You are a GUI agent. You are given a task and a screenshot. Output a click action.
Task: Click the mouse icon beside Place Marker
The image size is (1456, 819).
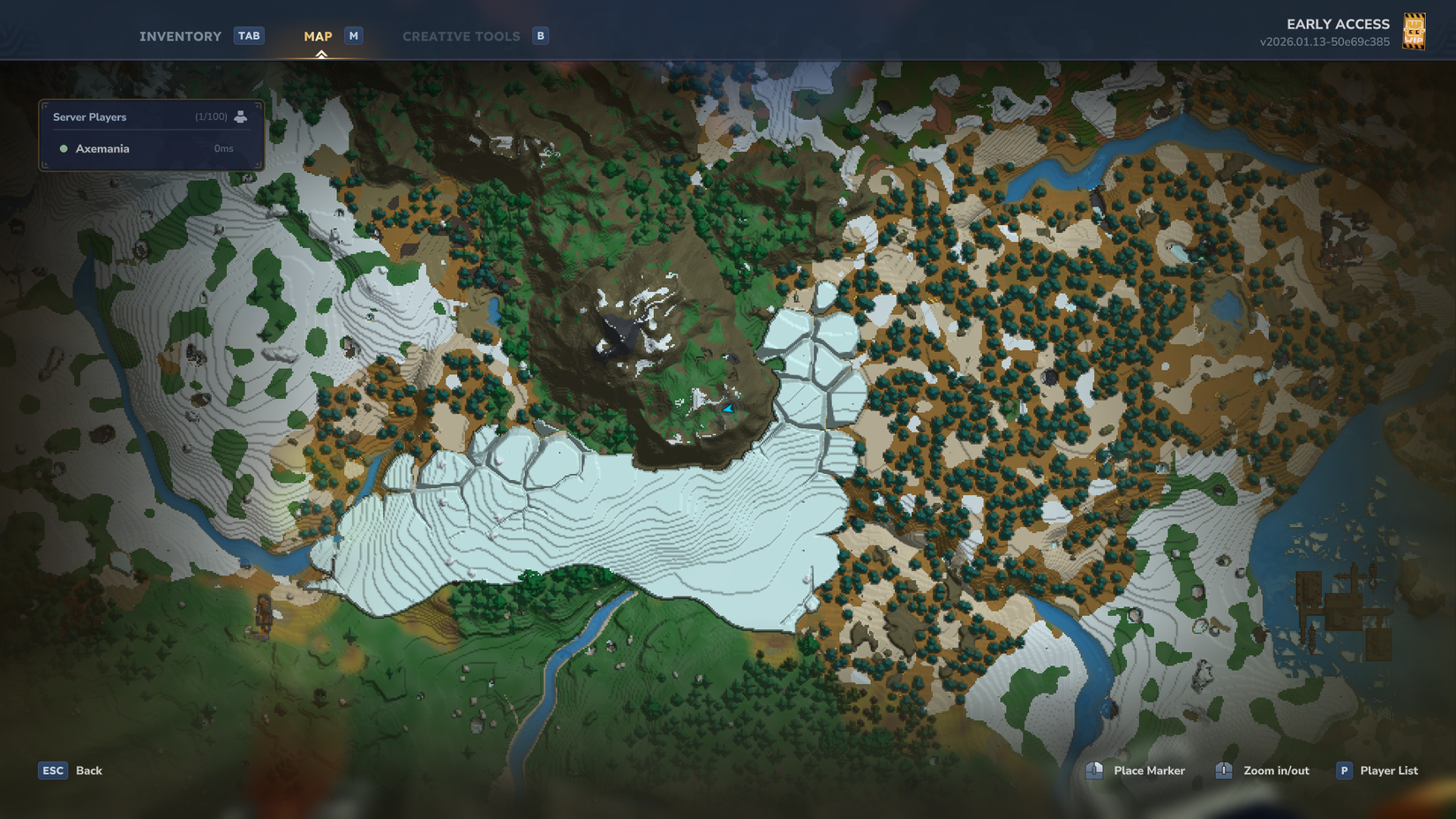point(1094,770)
